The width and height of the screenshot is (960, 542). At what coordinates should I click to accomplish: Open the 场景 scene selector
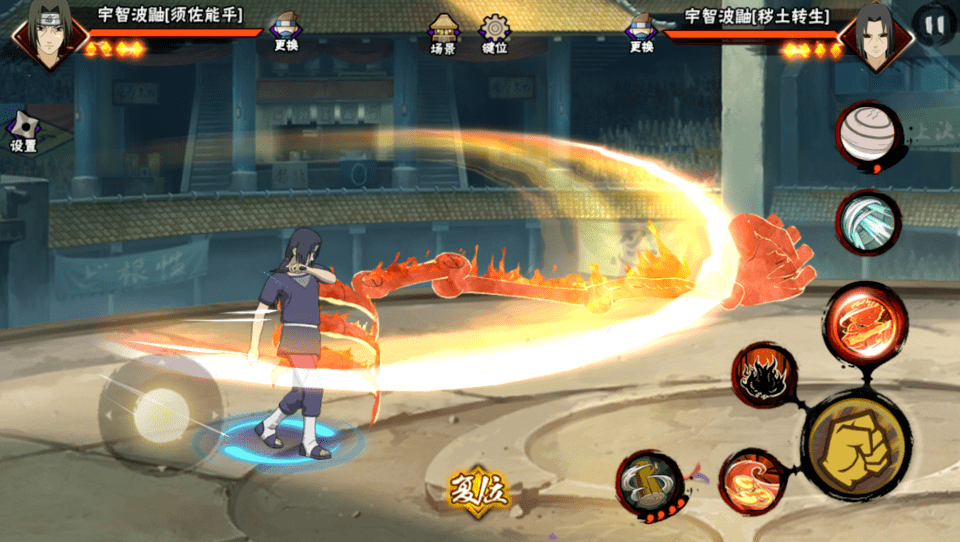(x=443, y=33)
